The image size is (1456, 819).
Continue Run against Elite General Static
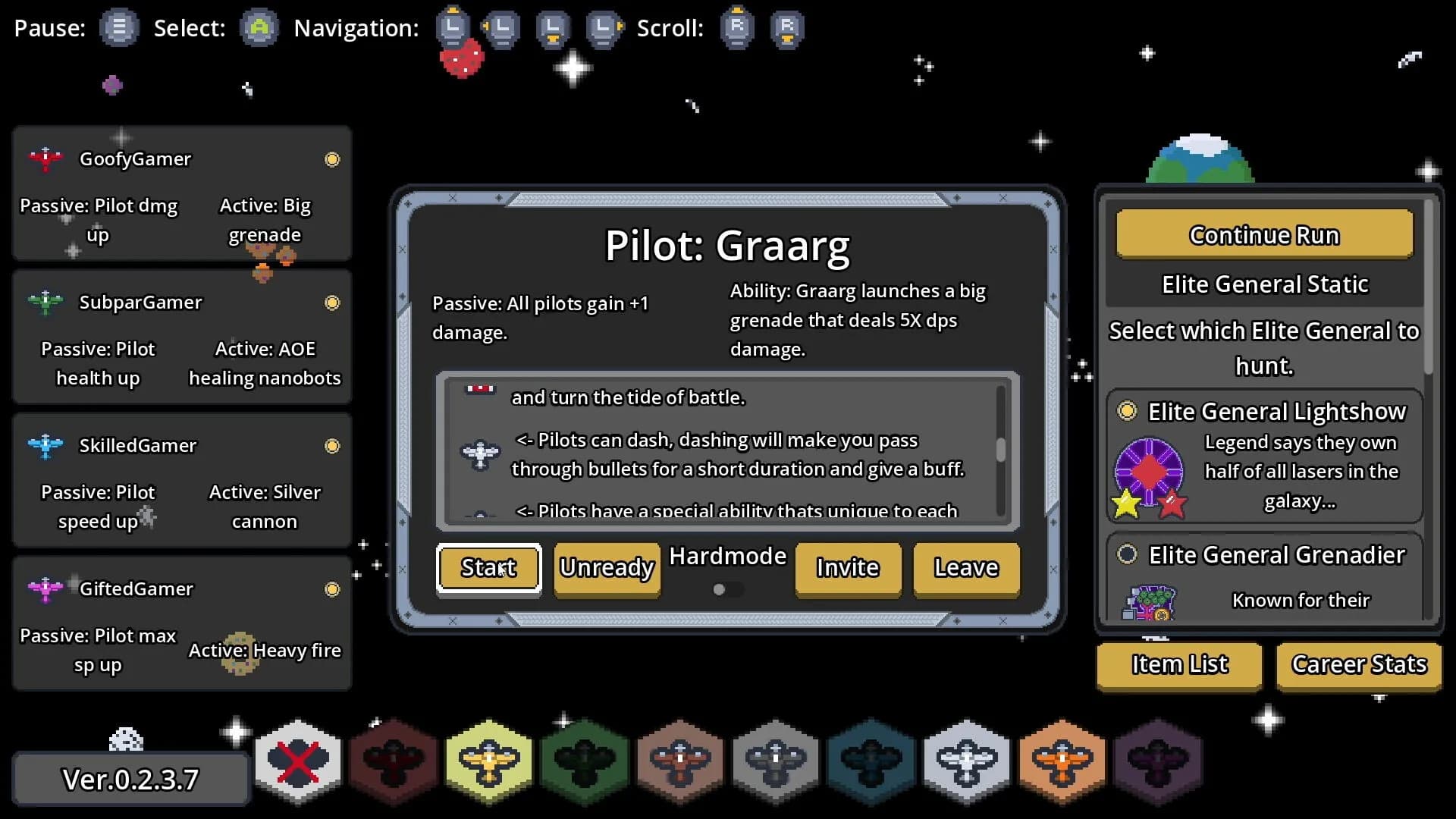[1264, 235]
